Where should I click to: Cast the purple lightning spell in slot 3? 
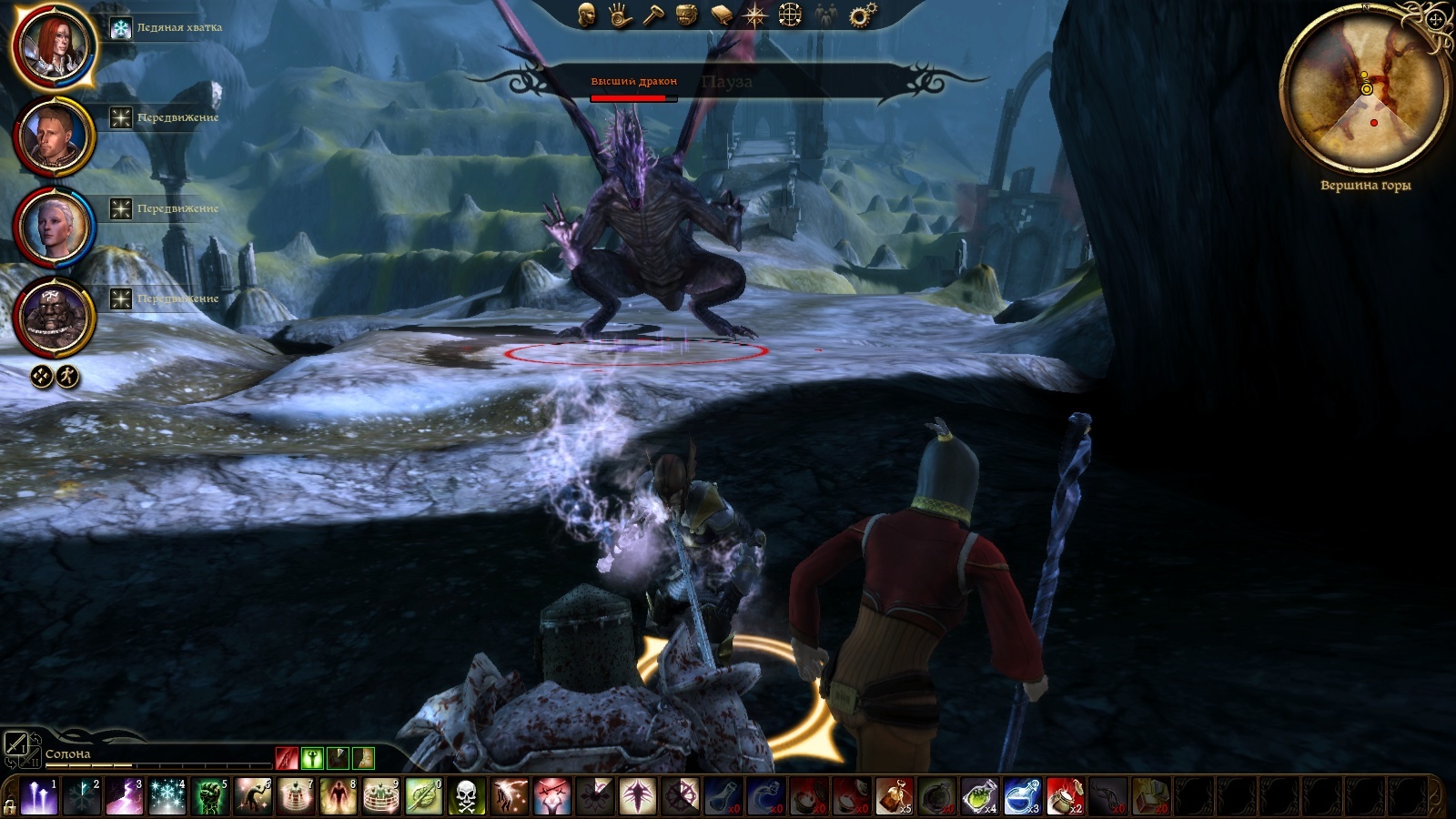pos(125,797)
